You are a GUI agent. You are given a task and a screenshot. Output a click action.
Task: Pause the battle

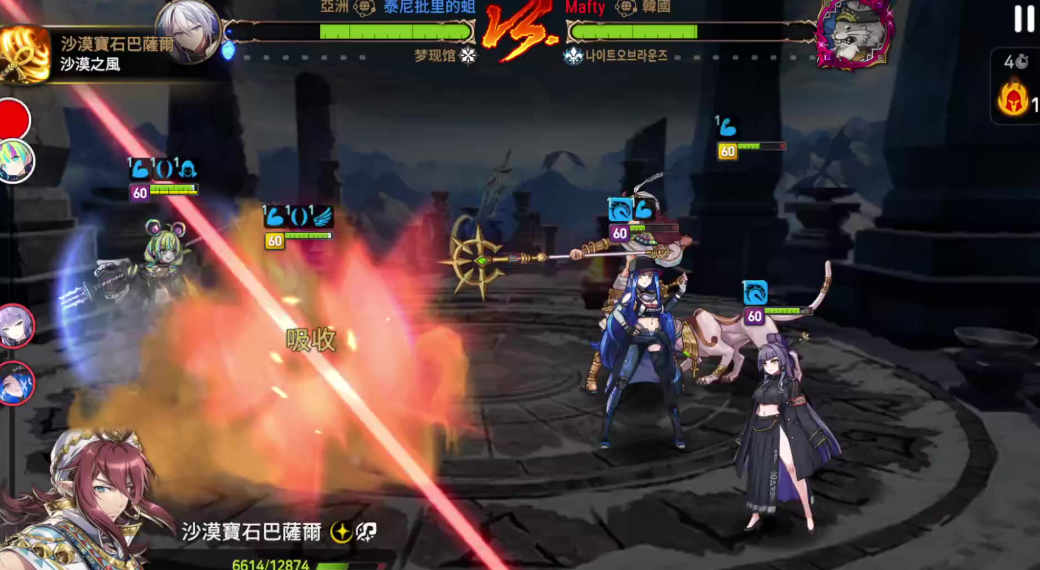click(x=1024, y=18)
